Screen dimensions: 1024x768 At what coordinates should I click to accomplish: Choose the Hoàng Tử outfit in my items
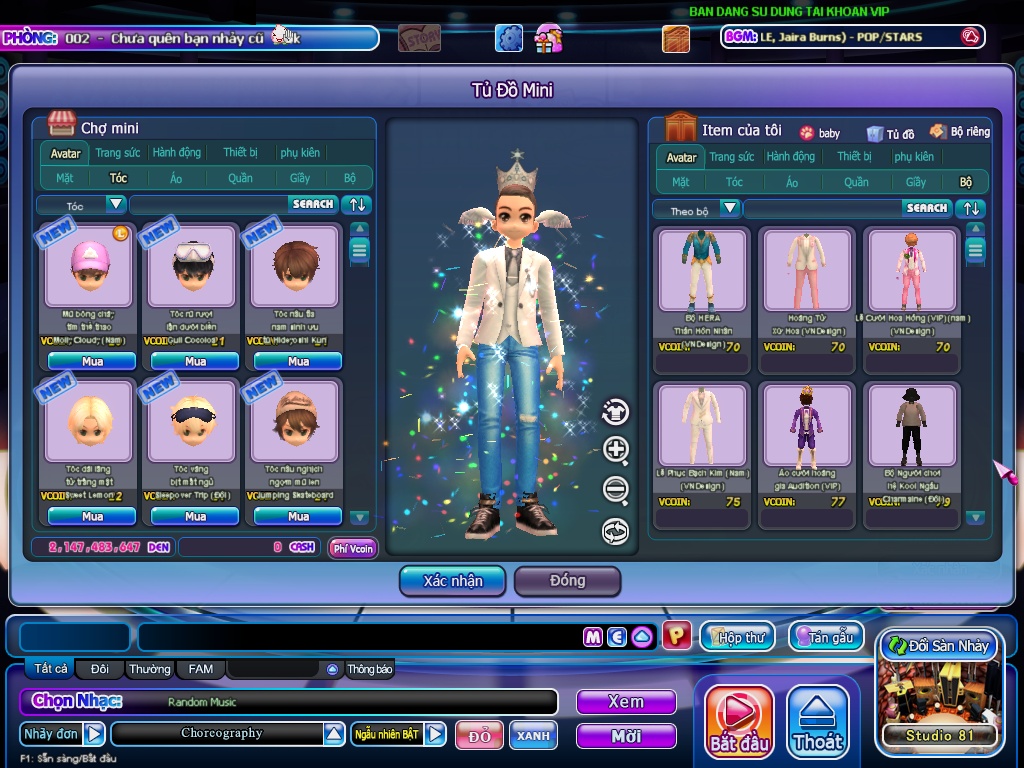pos(807,270)
